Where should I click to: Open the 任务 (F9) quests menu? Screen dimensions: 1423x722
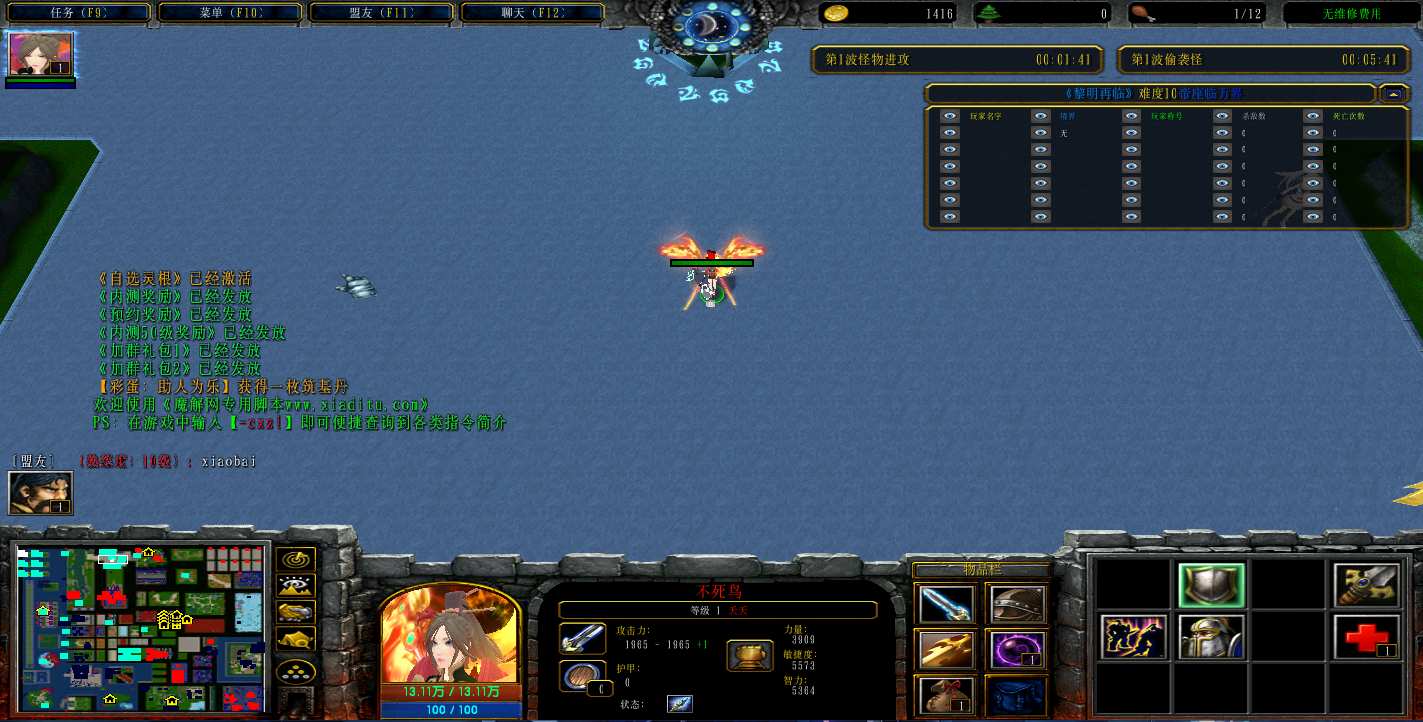coord(78,13)
